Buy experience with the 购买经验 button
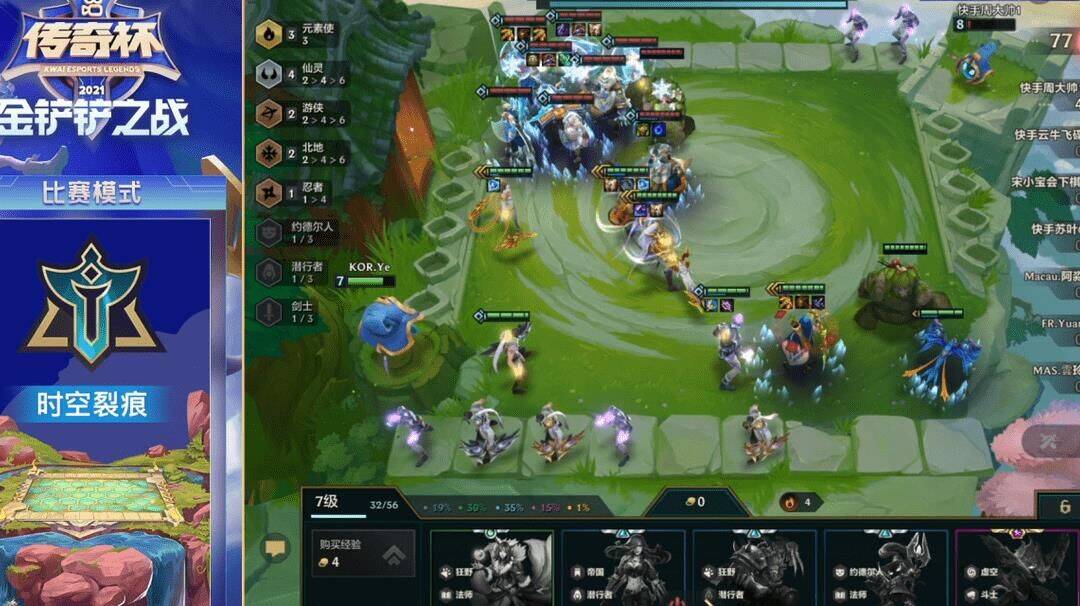The height and width of the screenshot is (606, 1080). pyautogui.click(x=361, y=553)
